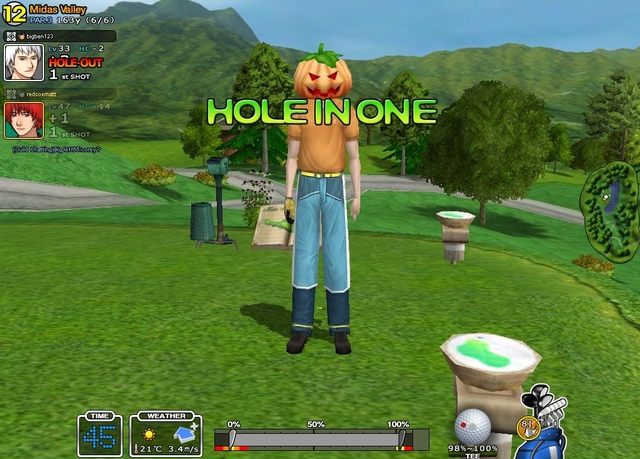
Task: Select redsoxmatt's red-haired player portrait
Action: pyautogui.click(x=24, y=121)
